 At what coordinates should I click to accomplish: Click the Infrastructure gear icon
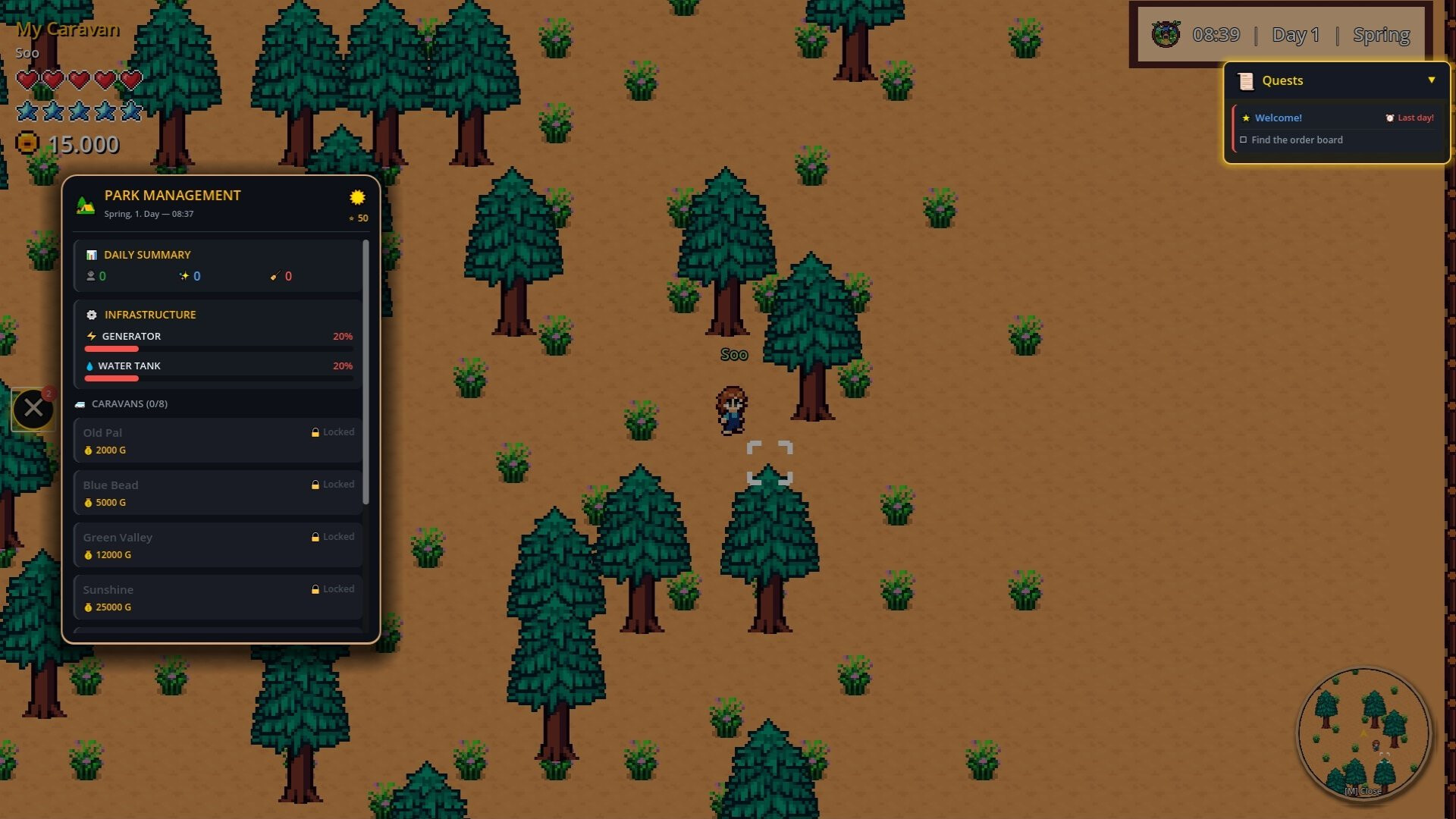point(91,314)
